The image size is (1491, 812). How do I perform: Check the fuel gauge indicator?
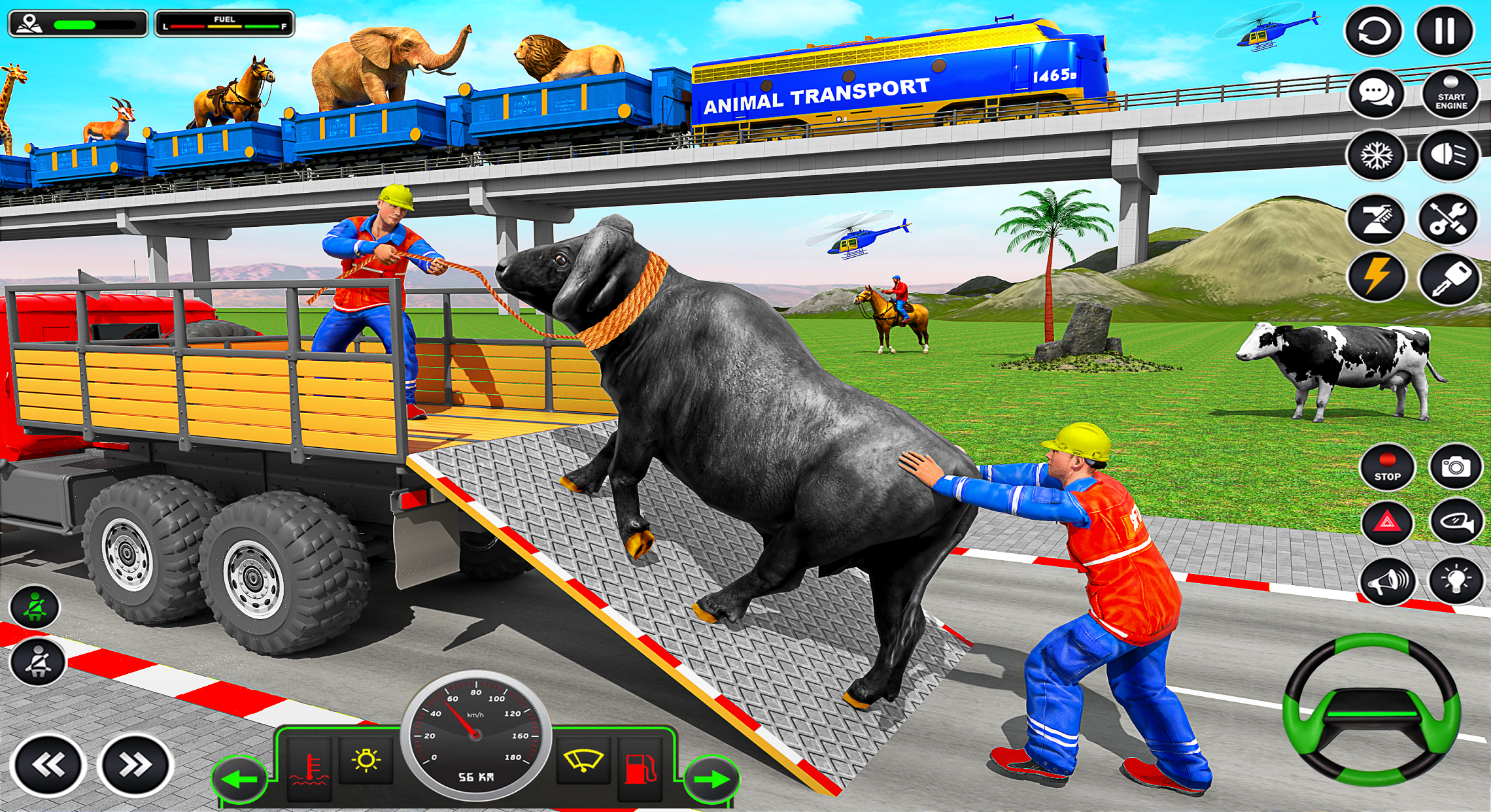[226, 21]
